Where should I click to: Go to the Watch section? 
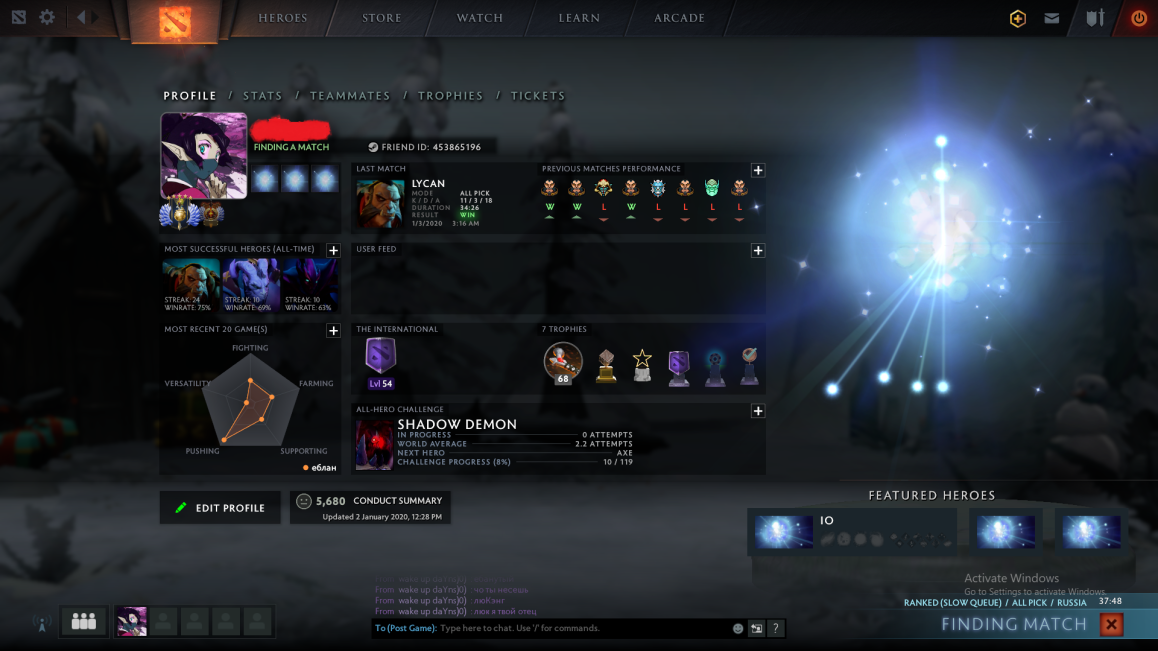coord(480,18)
